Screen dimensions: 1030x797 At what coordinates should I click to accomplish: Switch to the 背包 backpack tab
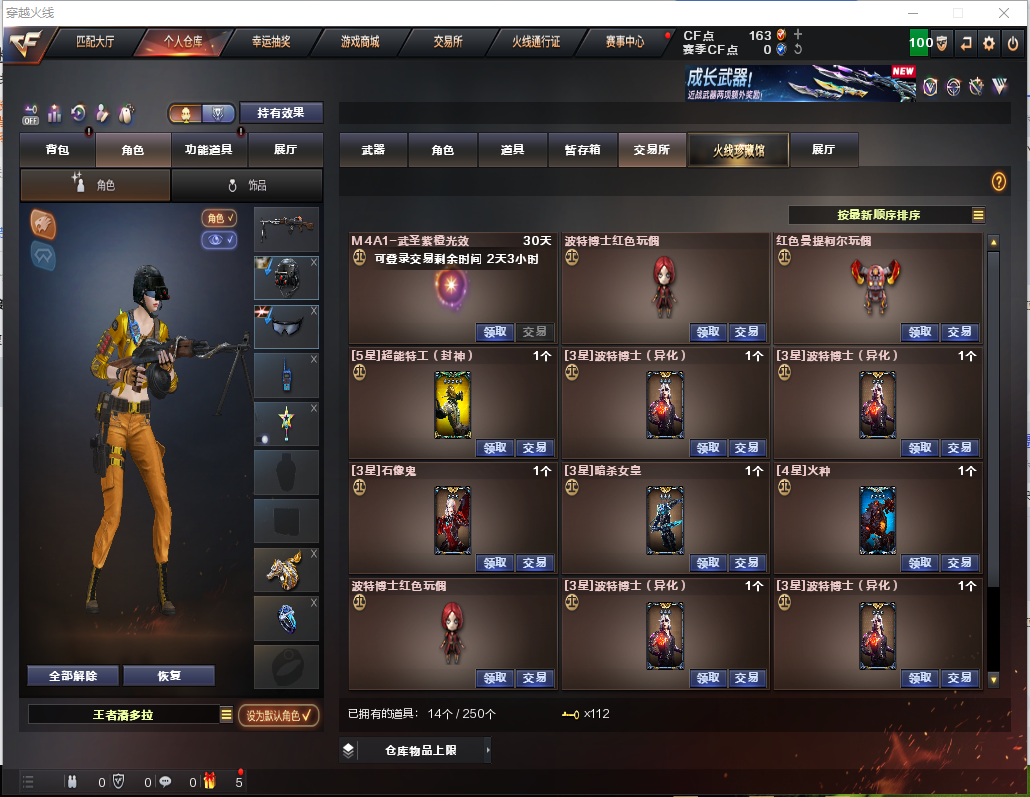click(x=57, y=150)
